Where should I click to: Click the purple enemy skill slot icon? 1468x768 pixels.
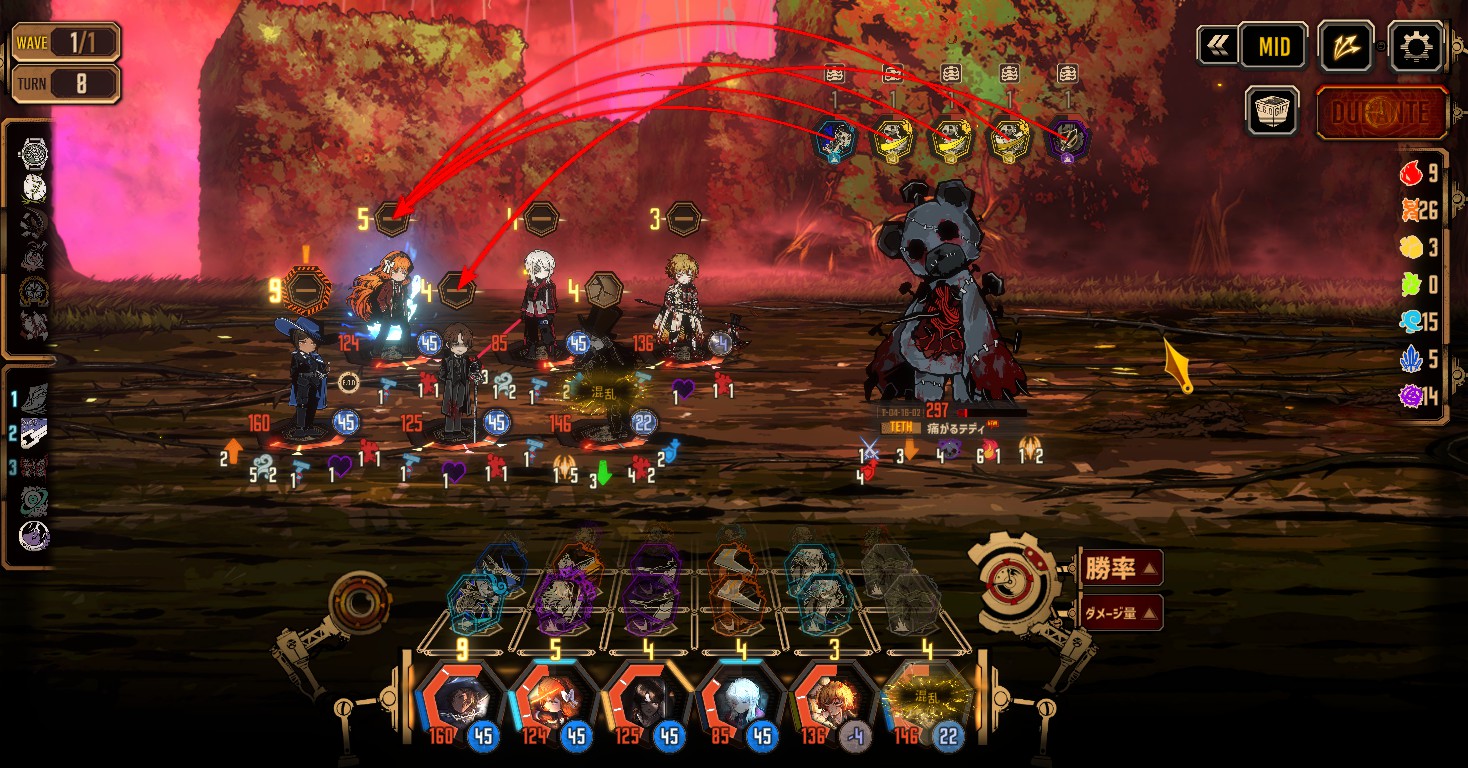(1067, 140)
